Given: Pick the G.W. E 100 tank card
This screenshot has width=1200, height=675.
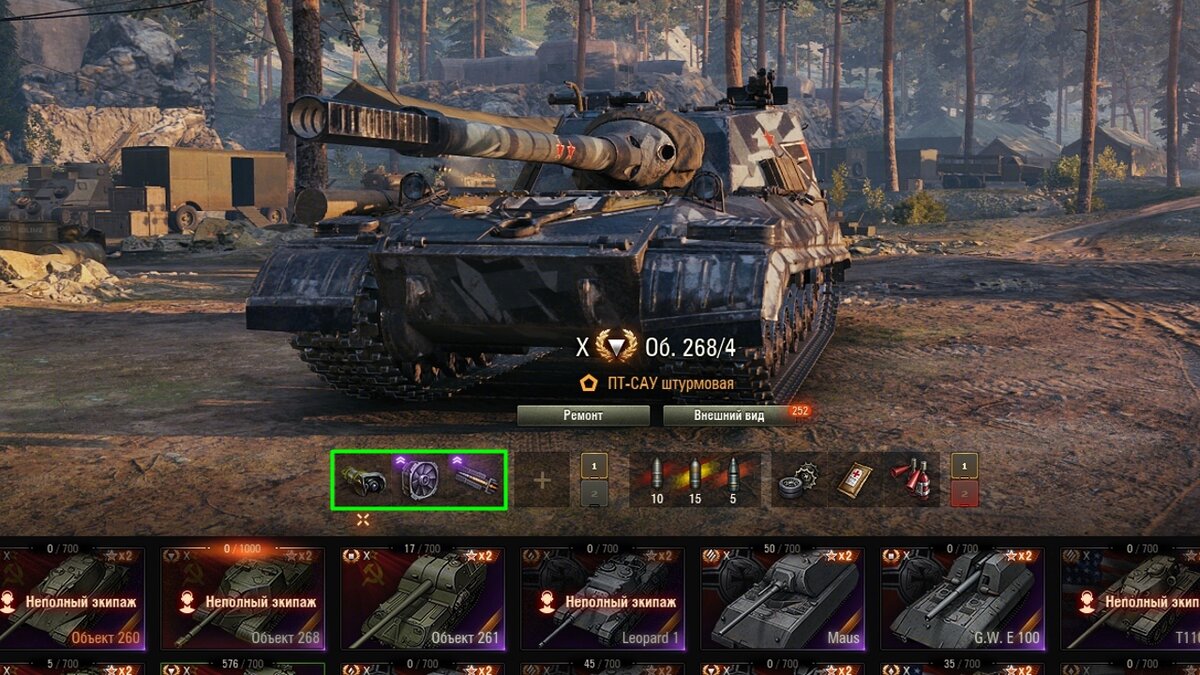Looking at the screenshot, I should [x=970, y=599].
